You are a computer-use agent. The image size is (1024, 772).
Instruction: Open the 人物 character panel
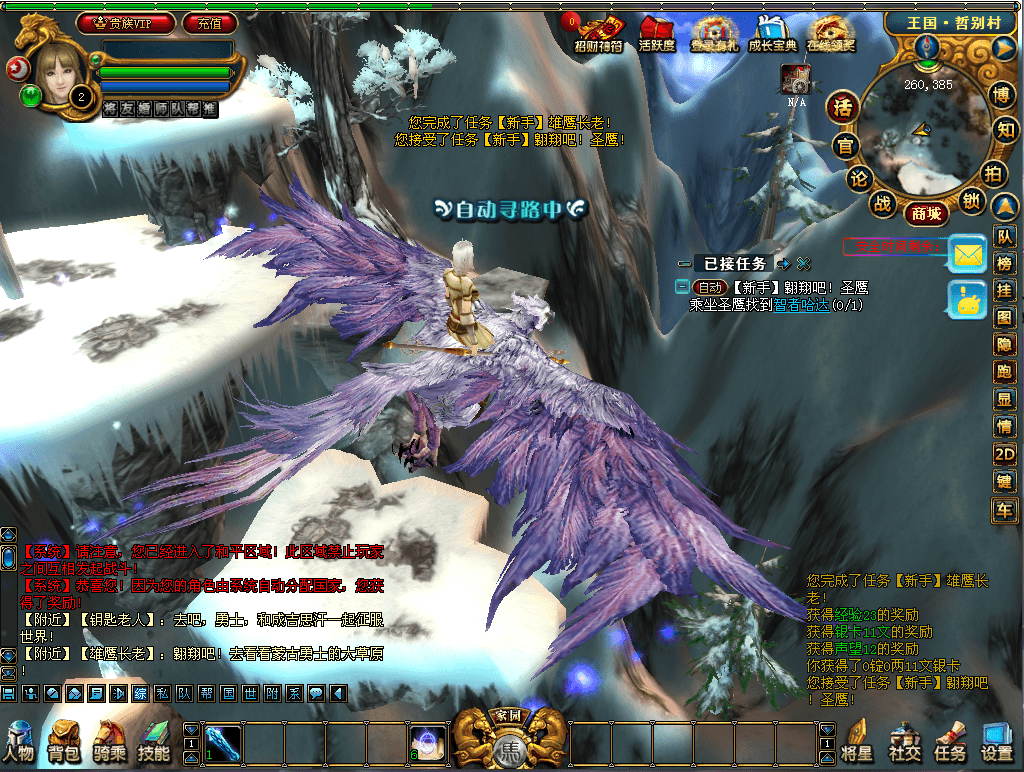19,741
